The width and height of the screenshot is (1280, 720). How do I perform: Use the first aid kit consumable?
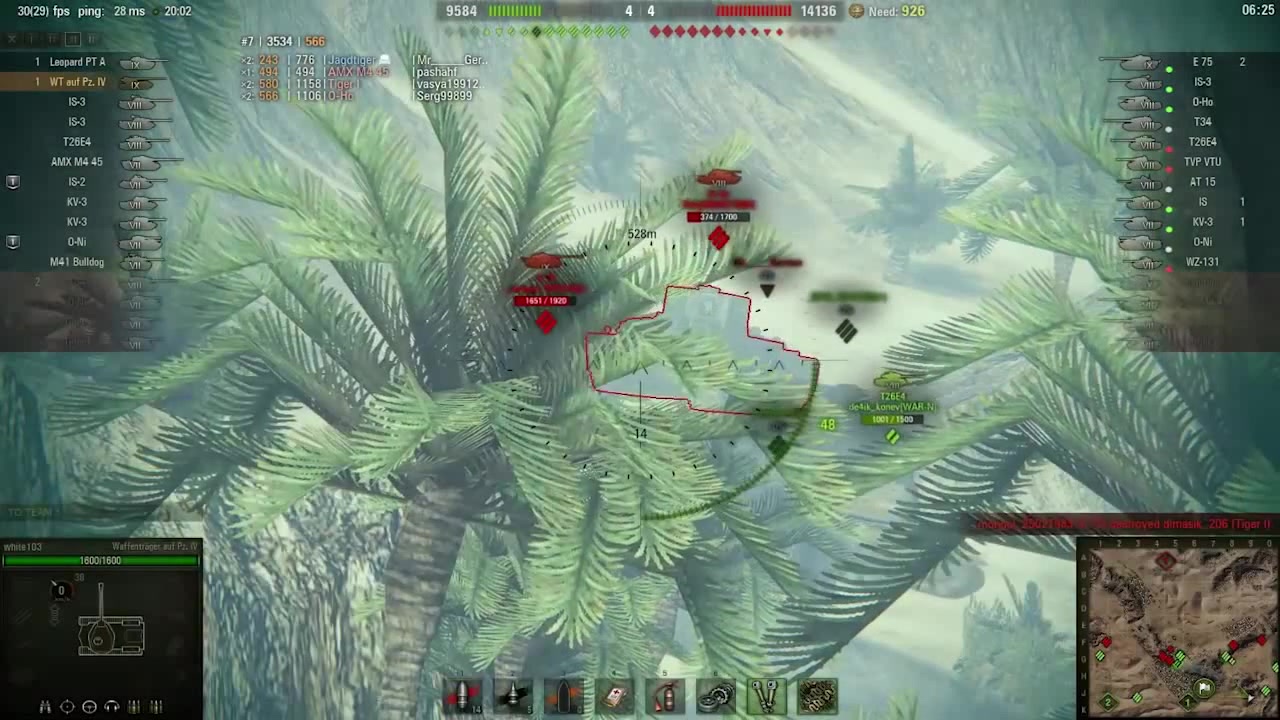[615, 696]
